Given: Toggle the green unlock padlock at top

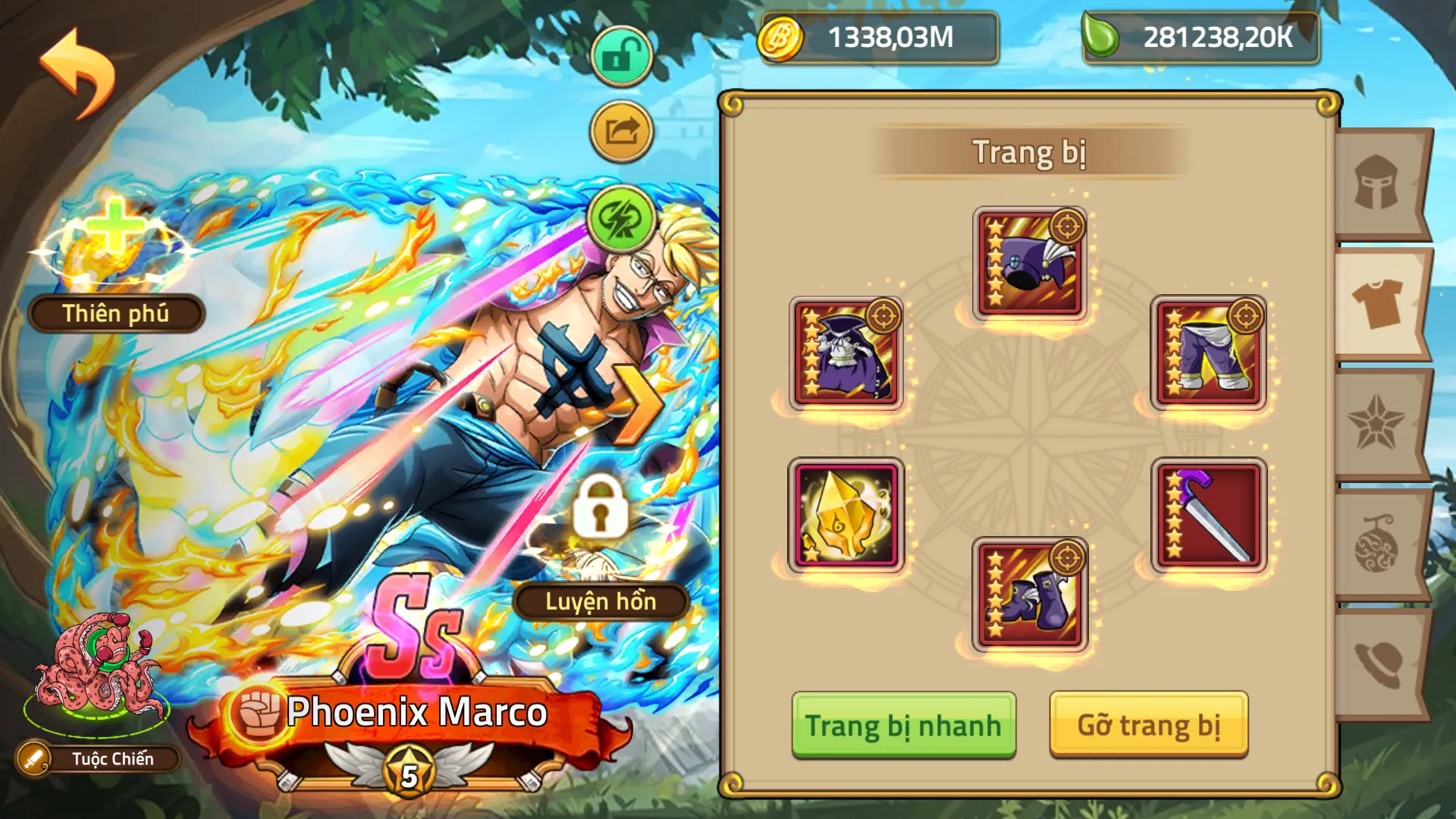Looking at the screenshot, I should click(x=620, y=55).
